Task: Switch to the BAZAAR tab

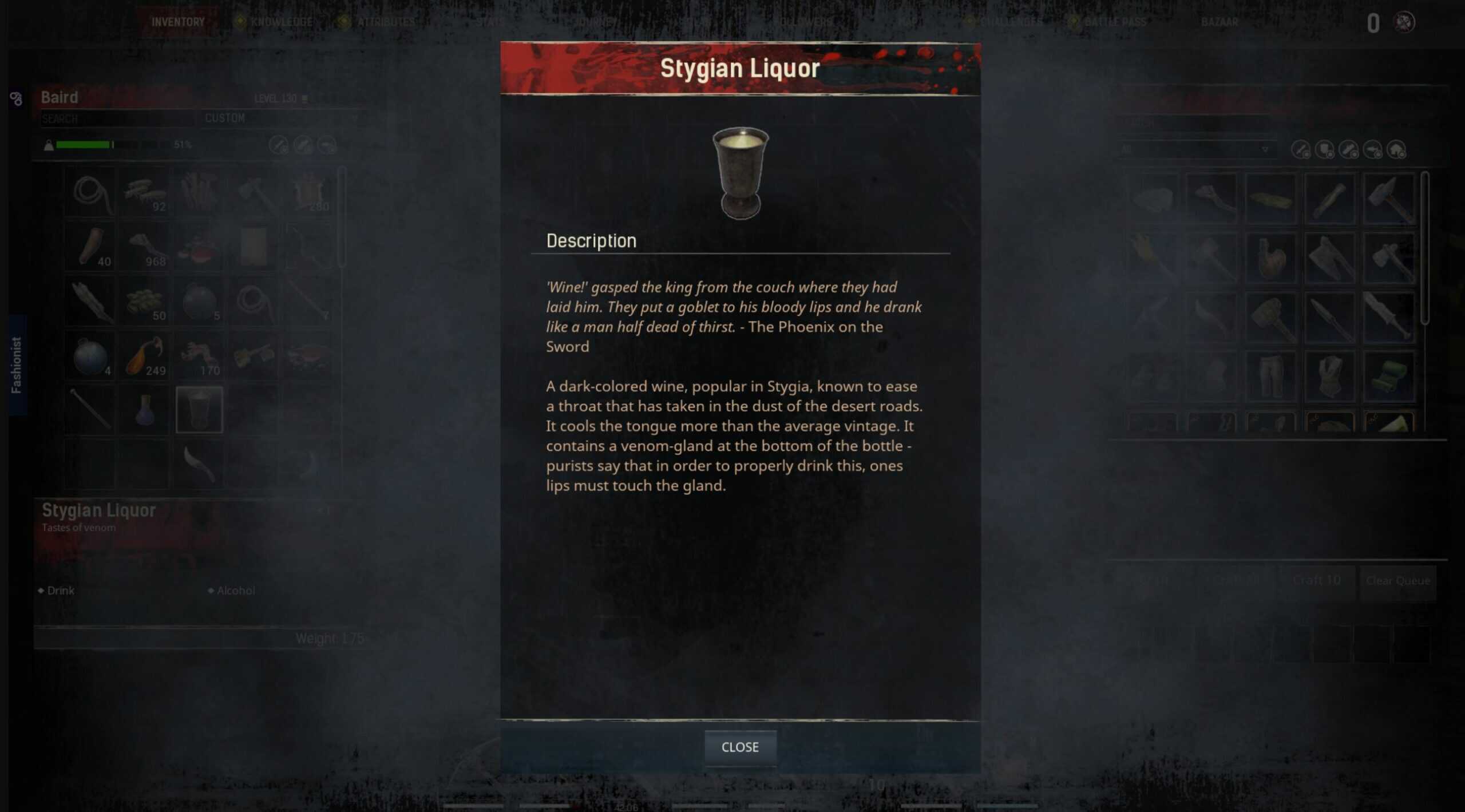Action: (x=1219, y=22)
